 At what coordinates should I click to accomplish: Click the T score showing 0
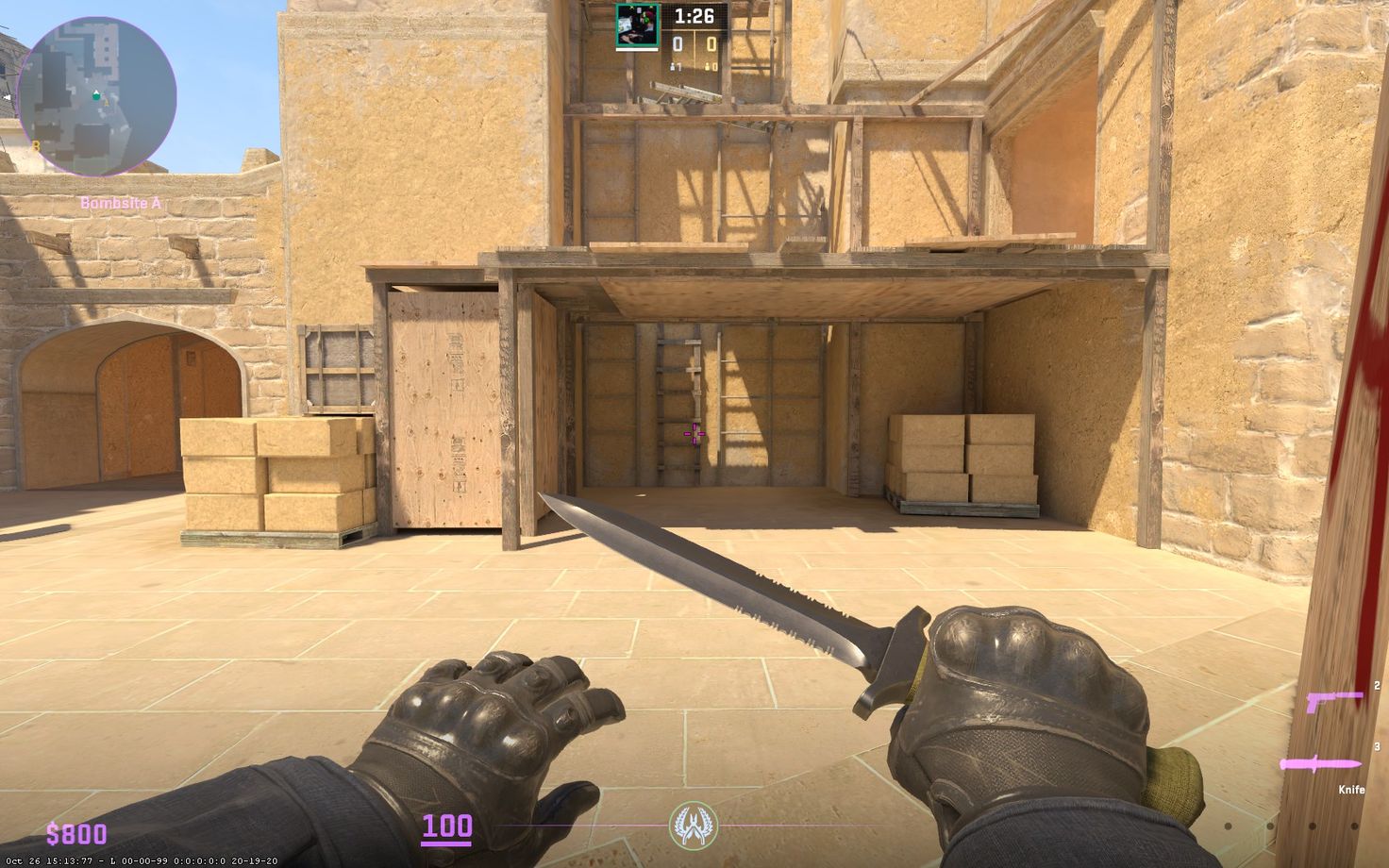coord(711,43)
